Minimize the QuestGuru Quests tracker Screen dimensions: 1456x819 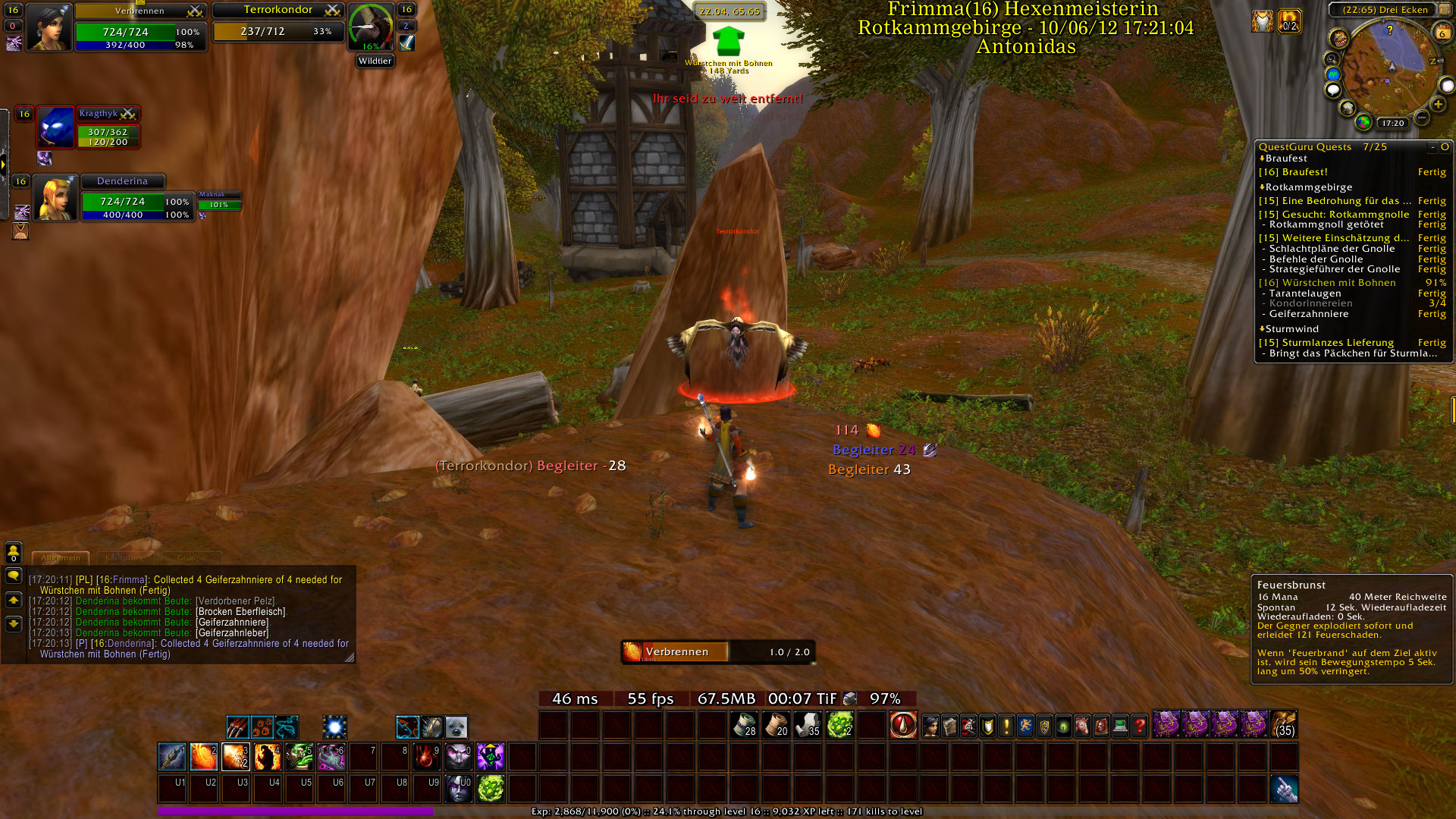pos(1432,147)
